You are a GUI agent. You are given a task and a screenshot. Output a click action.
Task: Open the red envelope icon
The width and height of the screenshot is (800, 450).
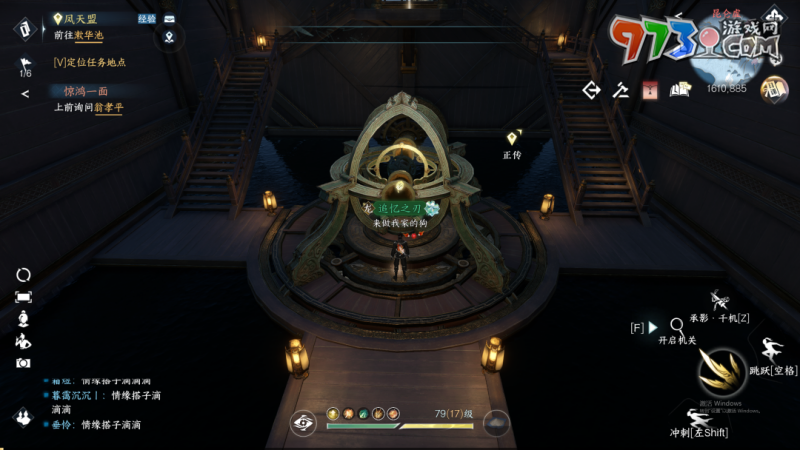(649, 90)
